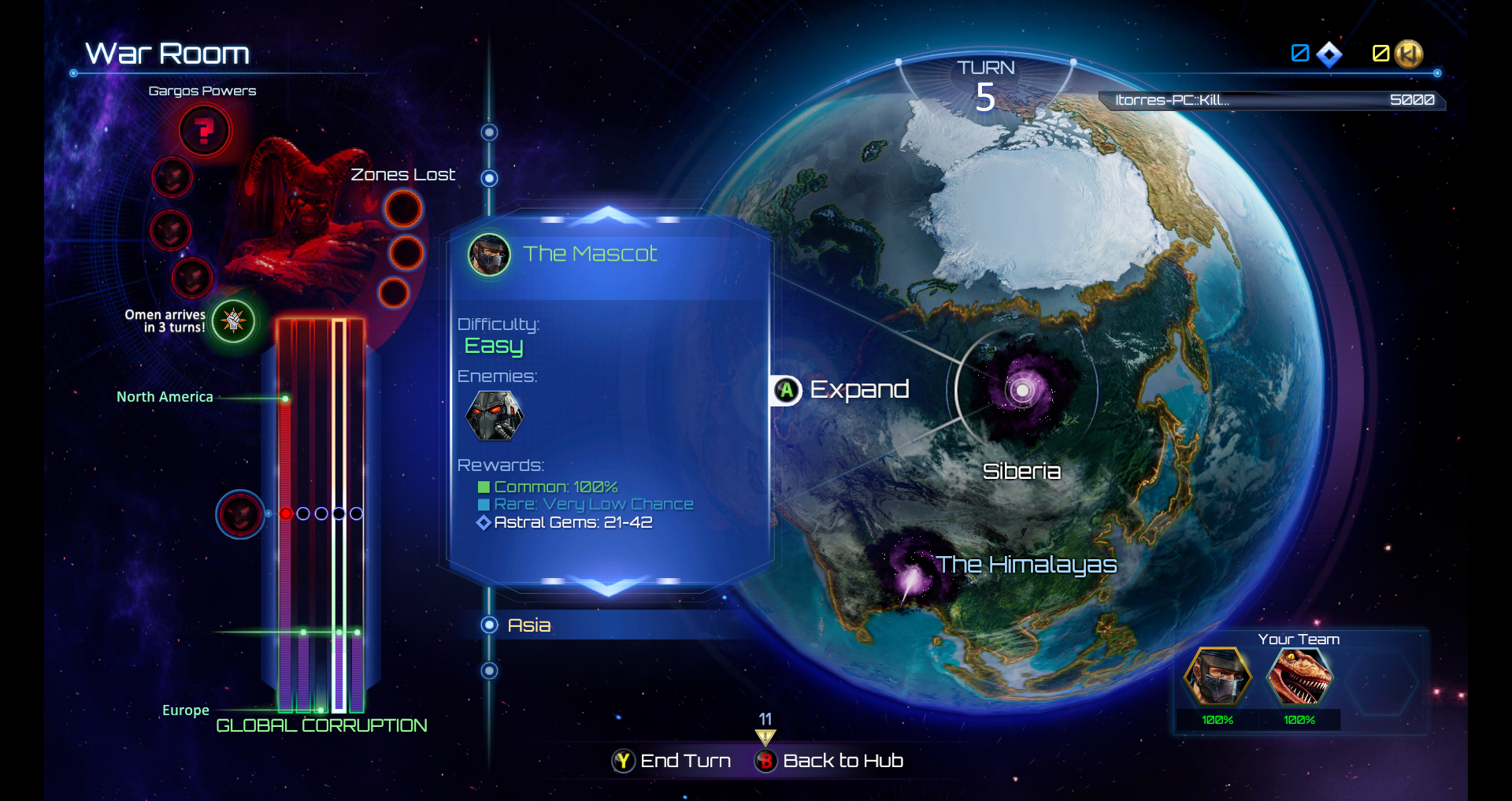1512x801 pixels.
Task: Select the Omen arrival icon
Action: (x=233, y=321)
